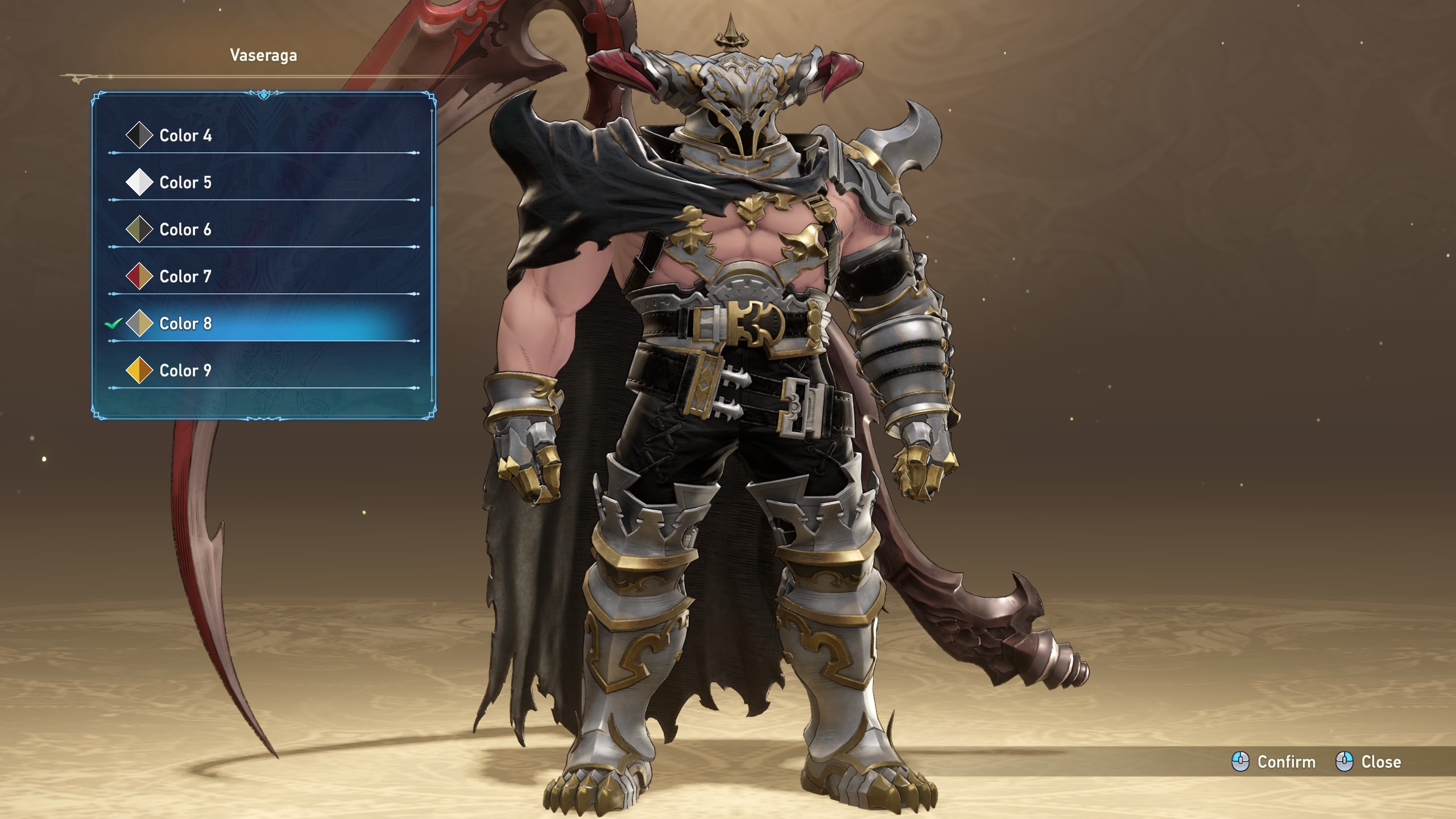1456x819 pixels.
Task: Choose Color 5 white scheme
Action: click(x=185, y=183)
